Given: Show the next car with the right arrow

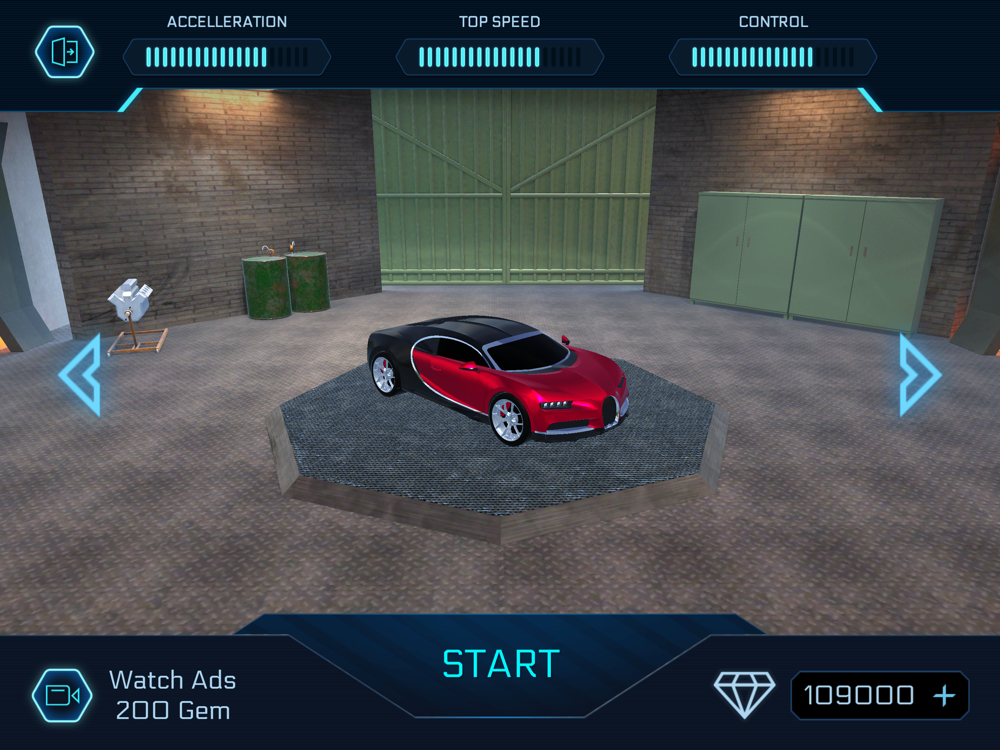Looking at the screenshot, I should pyautogui.click(x=918, y=375).
